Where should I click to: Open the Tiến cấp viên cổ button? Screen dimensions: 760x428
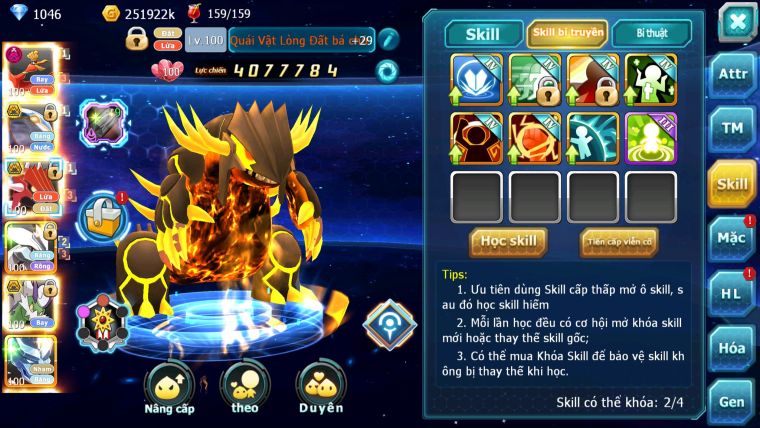click(619, 241)
